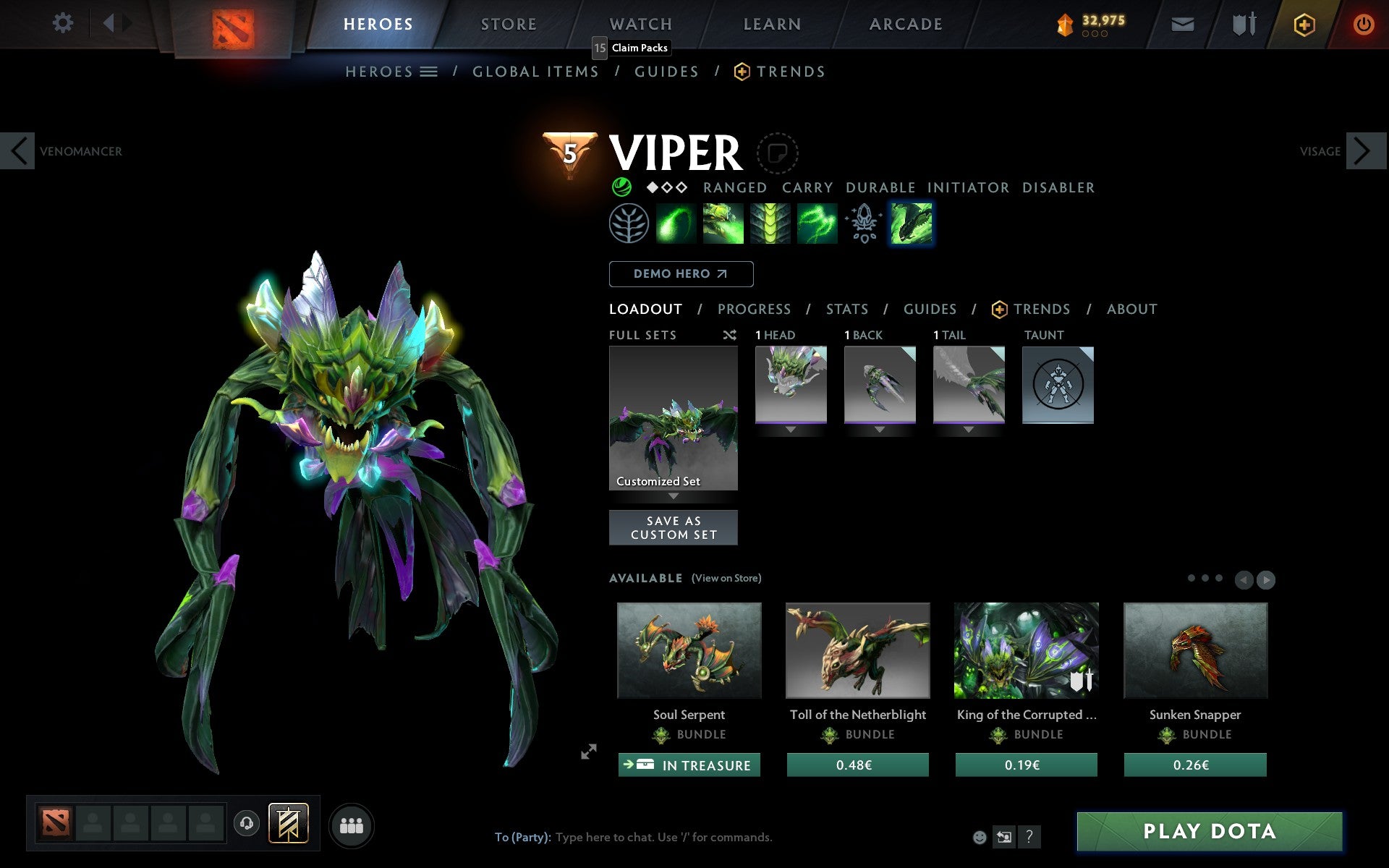Image resolution: width=1389 pixels, height=868 pixels.
Task: Click SAVE AS CUSTOM SET button
Action: click(674, 527)
